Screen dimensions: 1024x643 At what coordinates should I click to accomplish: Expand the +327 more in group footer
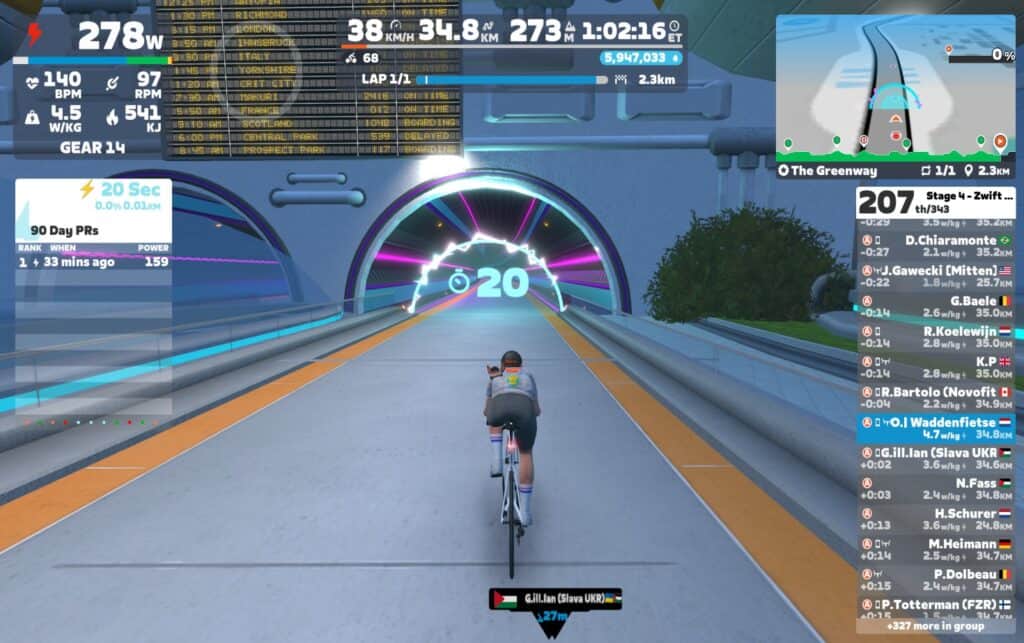click(x=935, y=627)
